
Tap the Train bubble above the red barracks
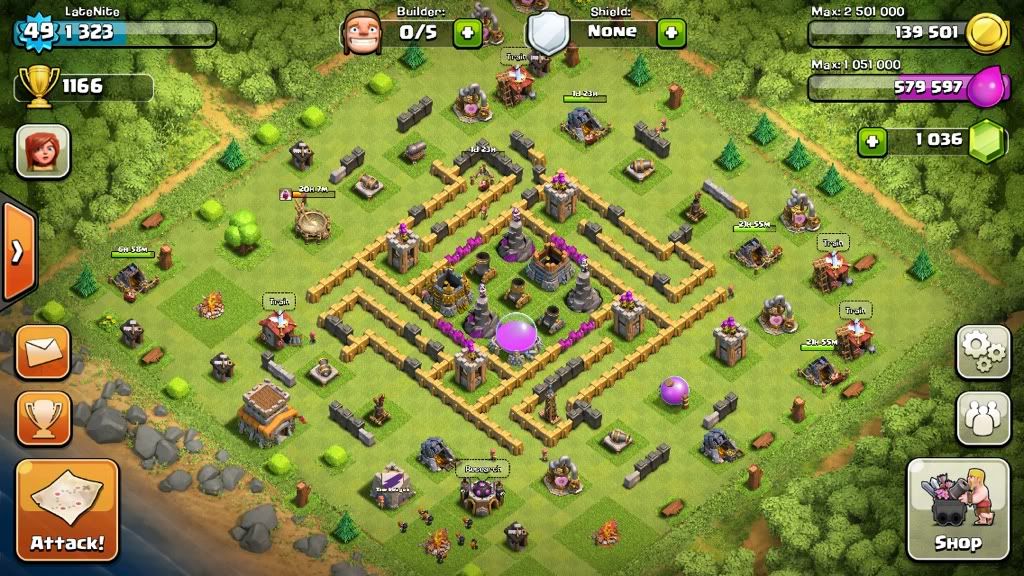tap(279, 301)
